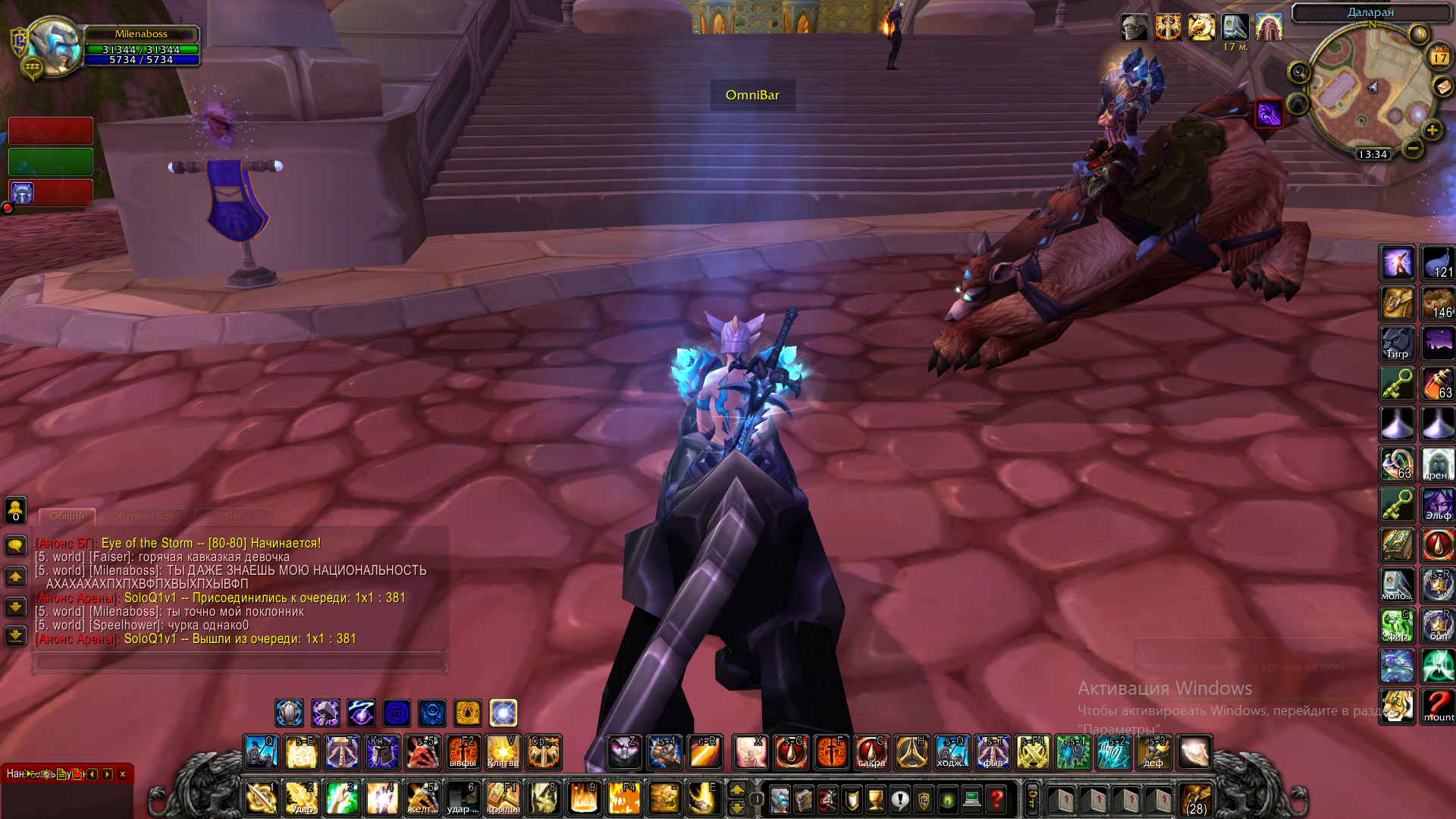Switch to the Общий chat tab
Viewport: 1456px width, 819px height.
(67, 516)
